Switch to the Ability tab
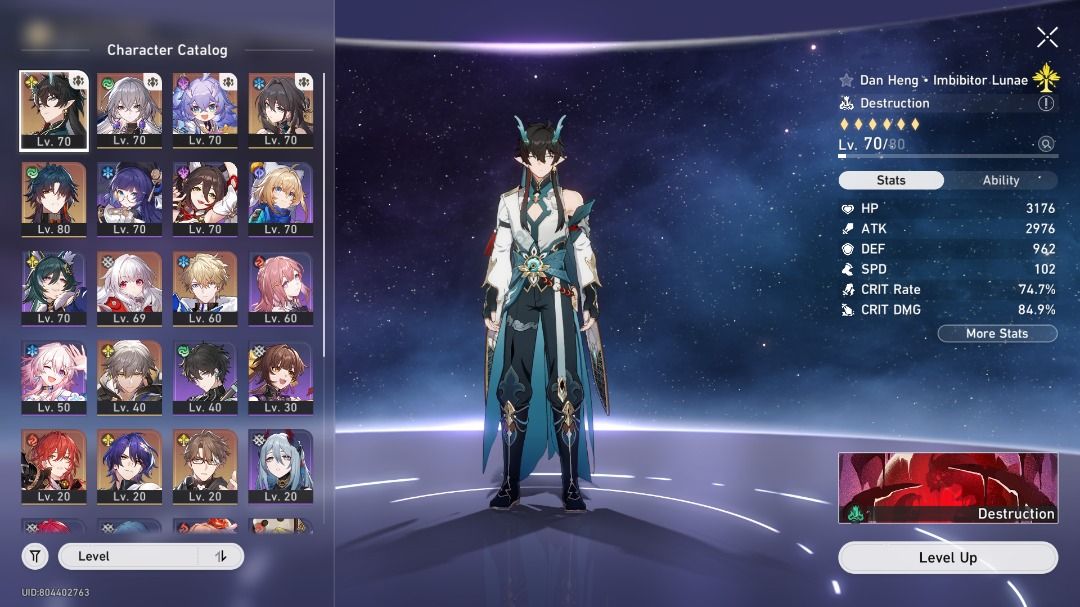The height and width of the screenshot is (607, 1080). [1000, 181]
